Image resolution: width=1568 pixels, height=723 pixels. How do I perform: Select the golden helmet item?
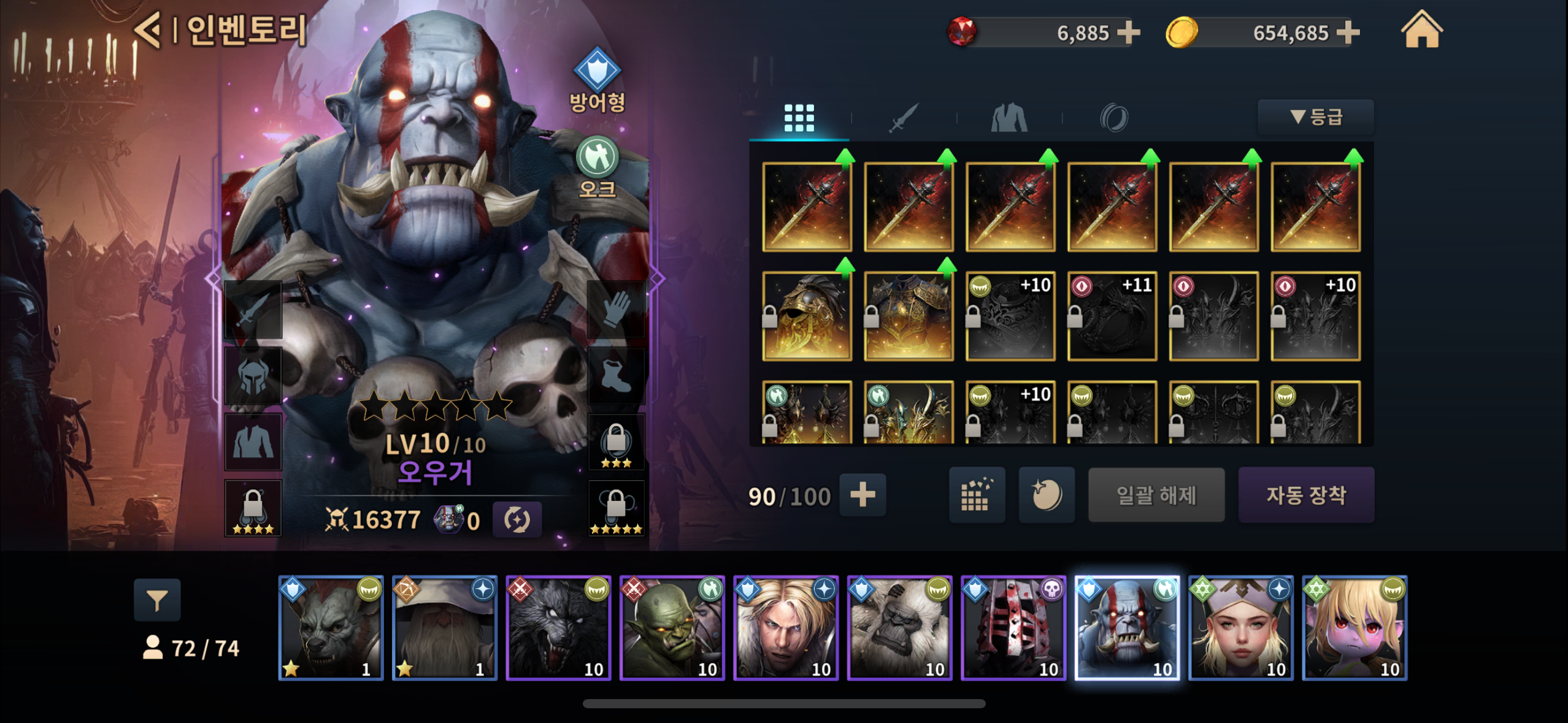tap(807, 316)
